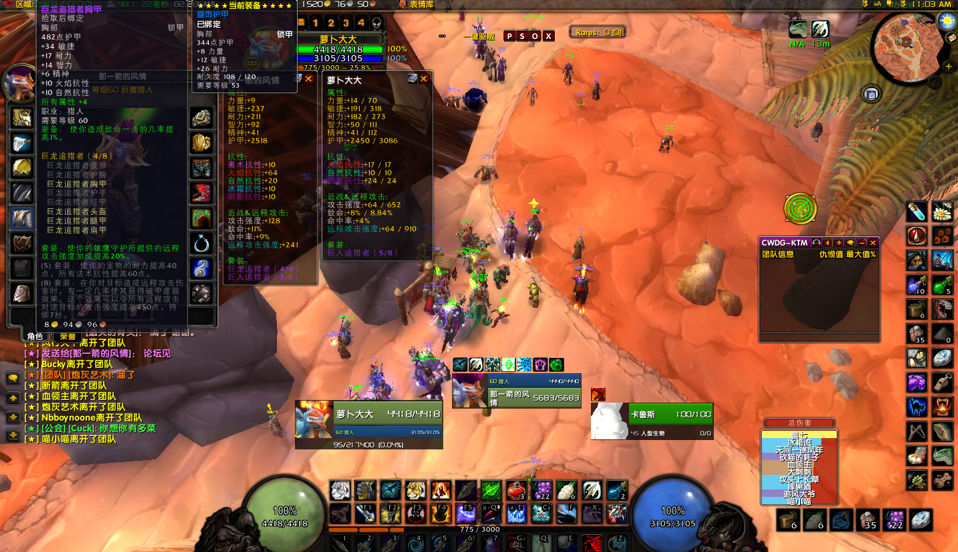The width and height of the screenshot is (958, 552).
Task: Select the 萝卜大大 player unit frame
Action: 369,422
